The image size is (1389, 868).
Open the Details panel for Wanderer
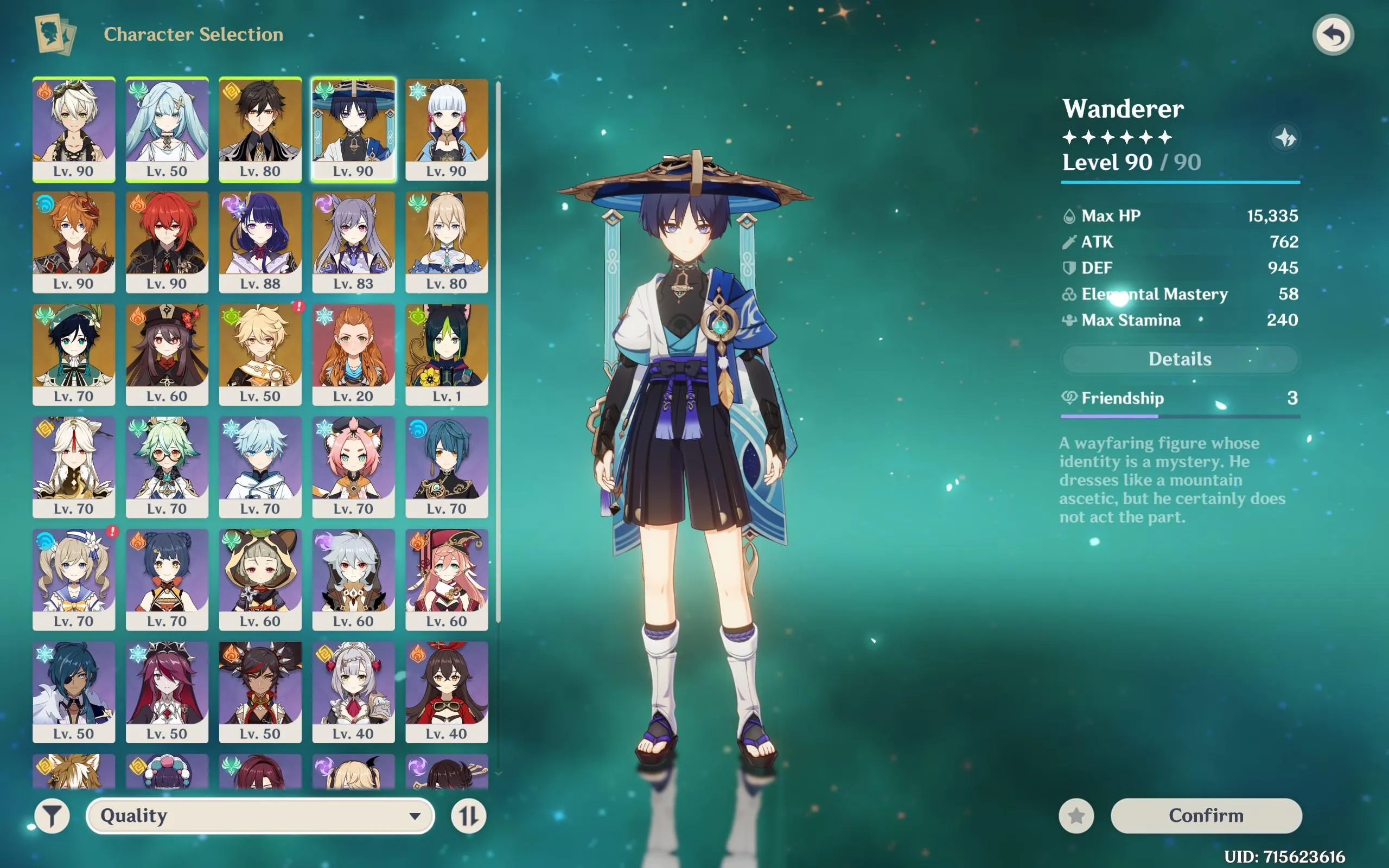[x=1179, y=359]
